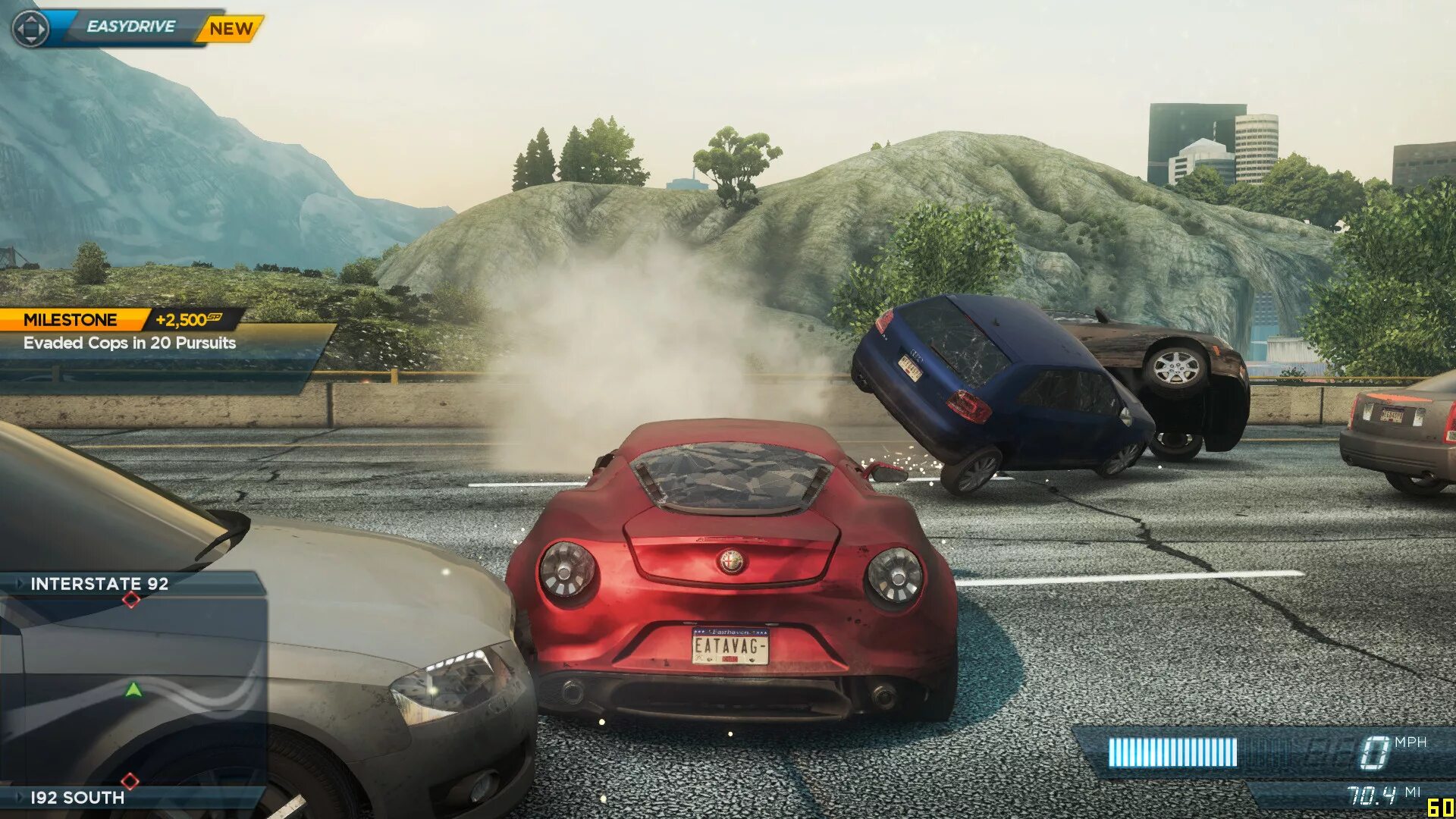Select the green player arrow on minimap
The image size is (1456, 819).
click(x=133, y=690)
